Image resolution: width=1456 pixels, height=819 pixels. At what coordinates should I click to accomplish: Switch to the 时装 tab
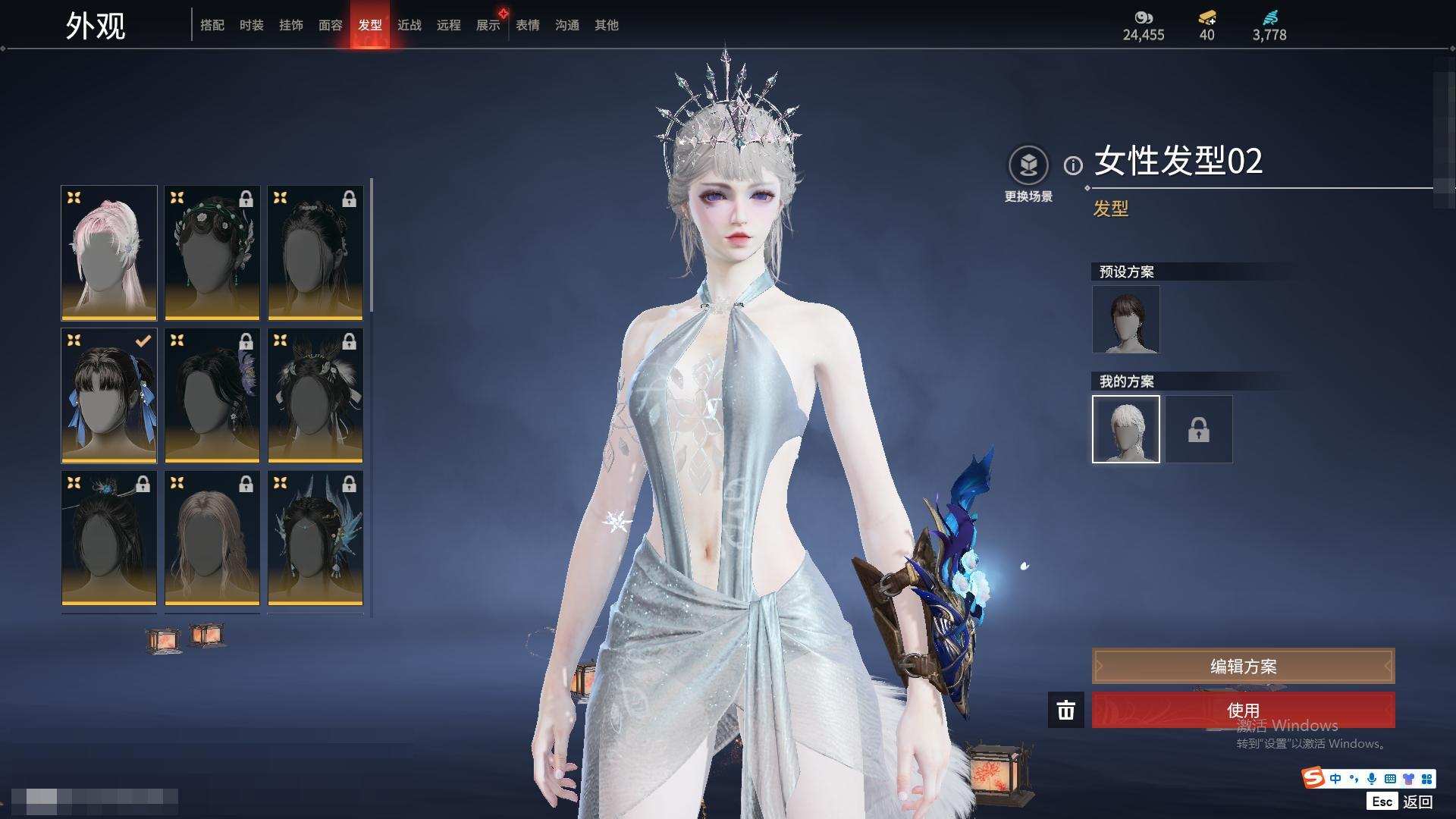(251, 25)
